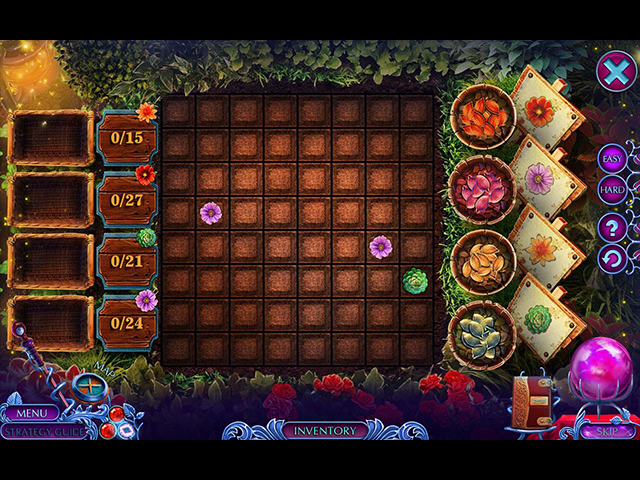This screenshot has height=480, width=640.
Task: Activate the glowing pink hint orb
Action: pos(601,370)
